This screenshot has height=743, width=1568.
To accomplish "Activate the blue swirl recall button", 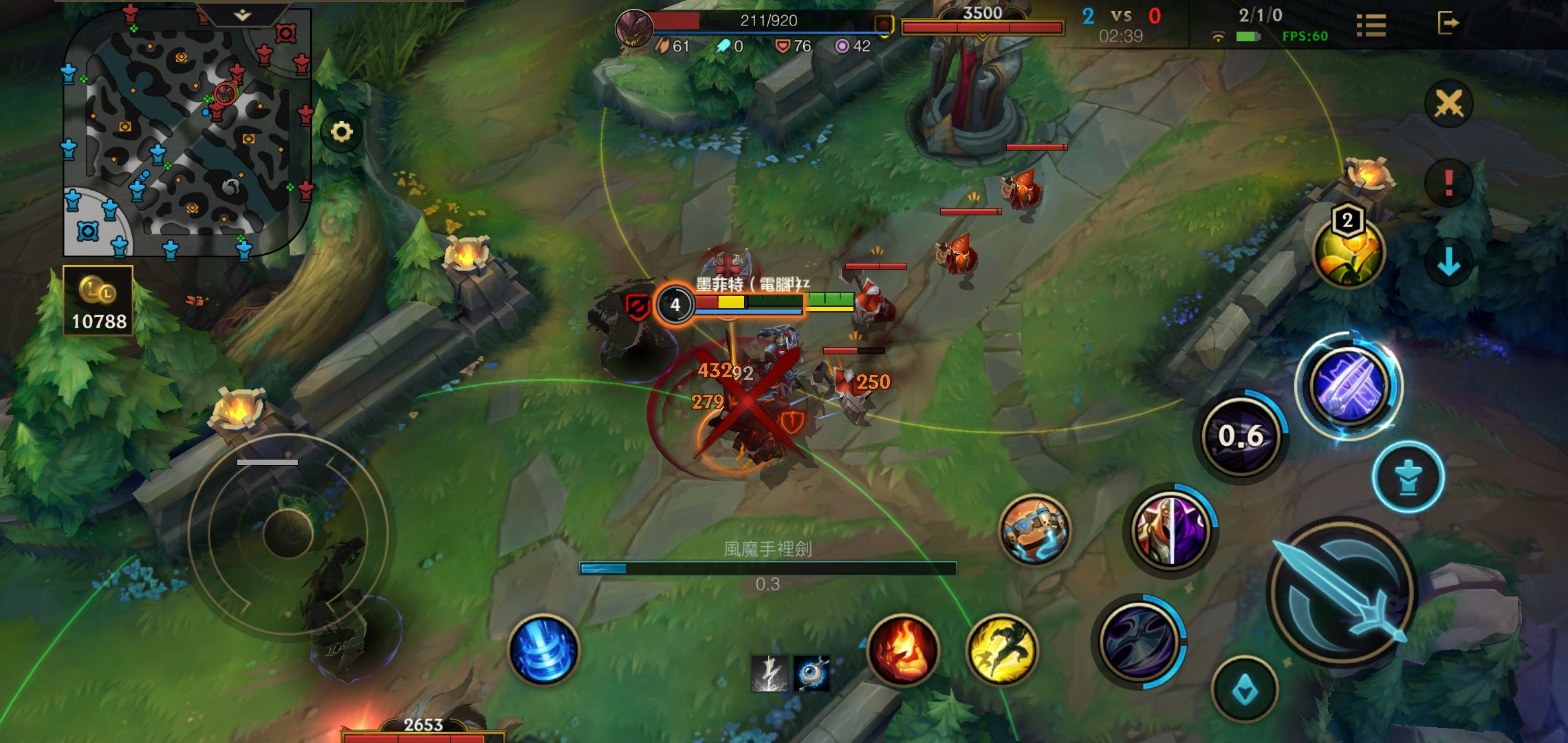I will point(543,650).
